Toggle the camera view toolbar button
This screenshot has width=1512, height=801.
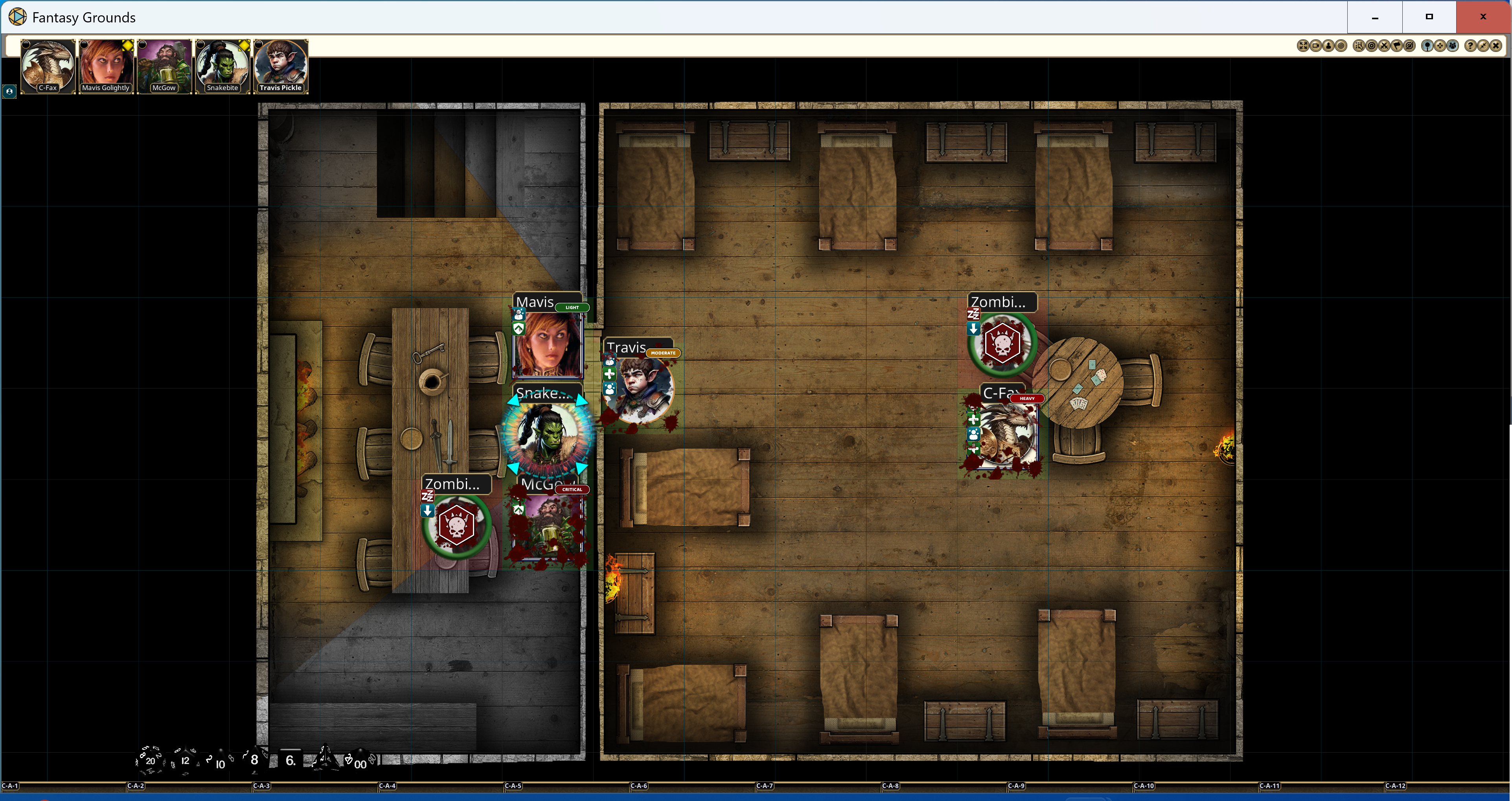click(1316, 46)
